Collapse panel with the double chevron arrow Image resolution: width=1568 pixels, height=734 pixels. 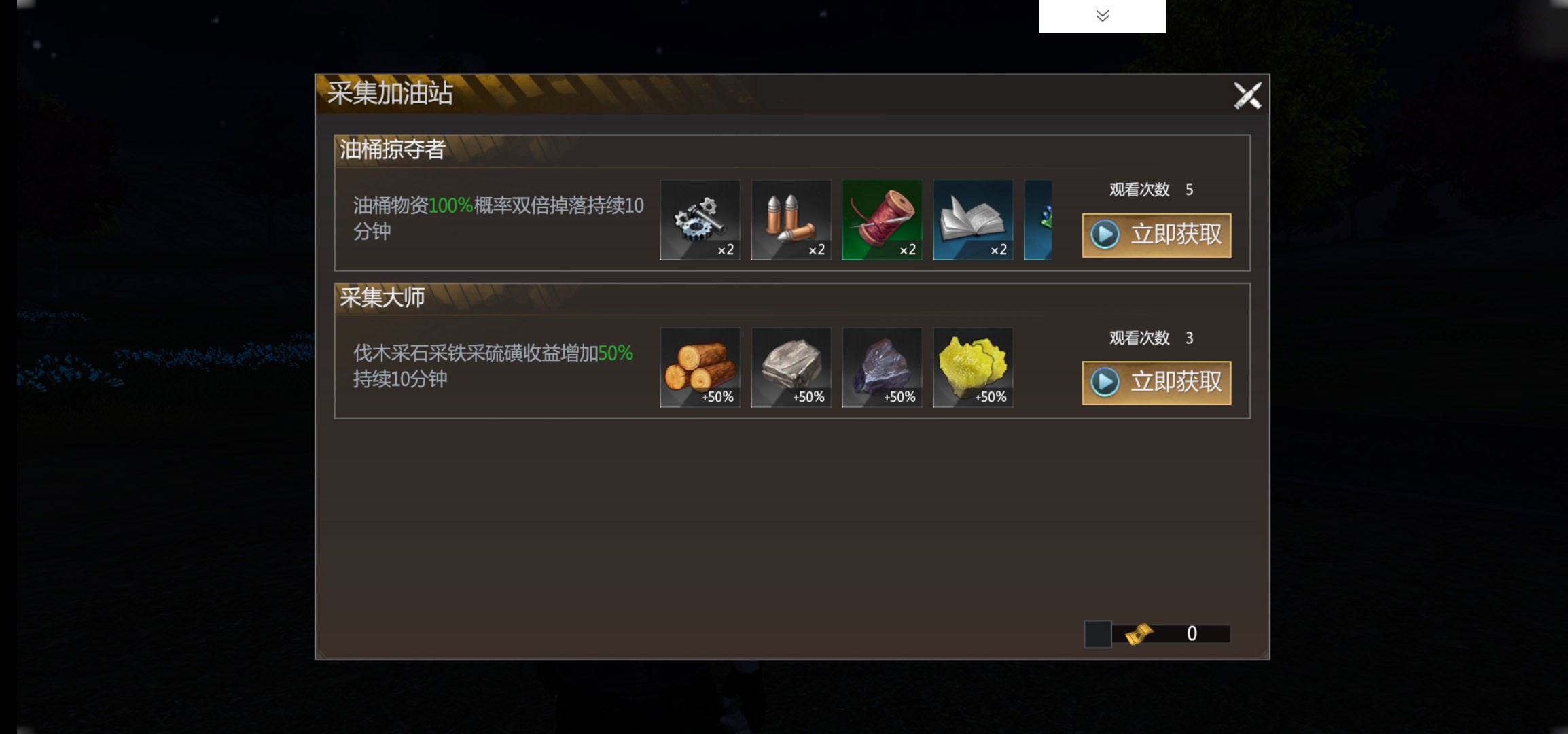pyautogui.click(x=1102, y=15)
